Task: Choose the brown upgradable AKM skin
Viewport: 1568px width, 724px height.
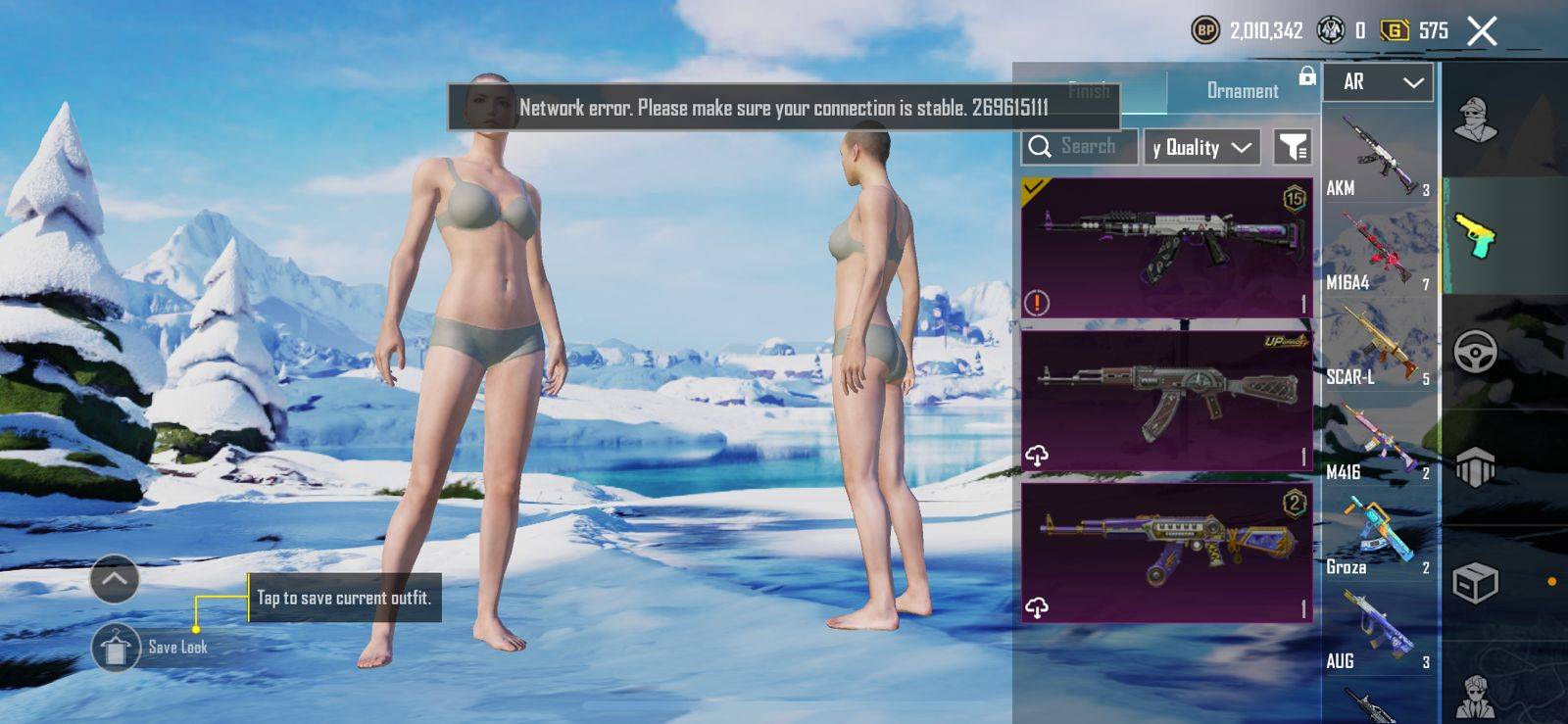Action: 1166,400
